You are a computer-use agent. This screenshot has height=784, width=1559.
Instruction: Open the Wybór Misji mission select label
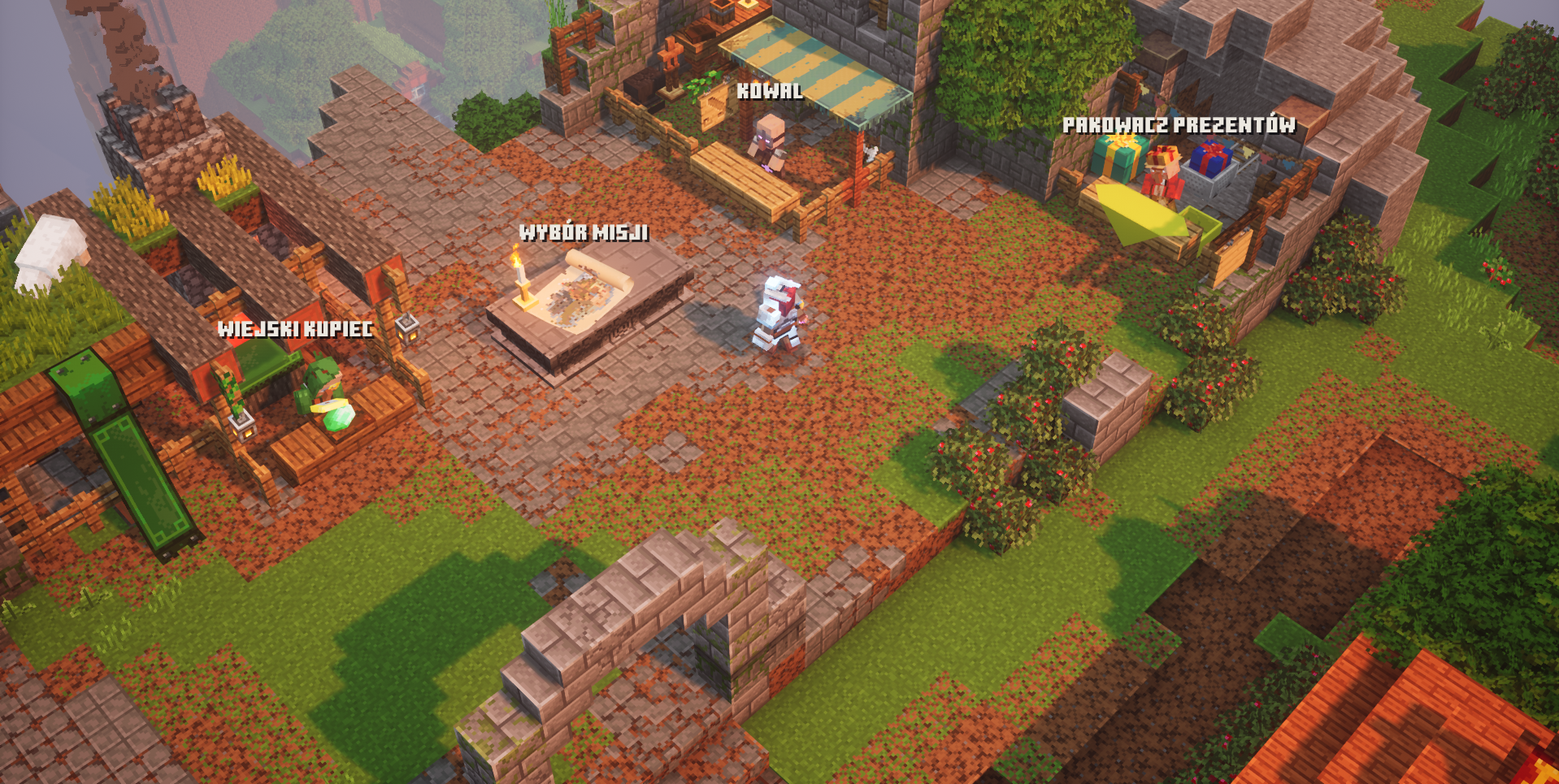pyautogui.click(x=584, y=233)
